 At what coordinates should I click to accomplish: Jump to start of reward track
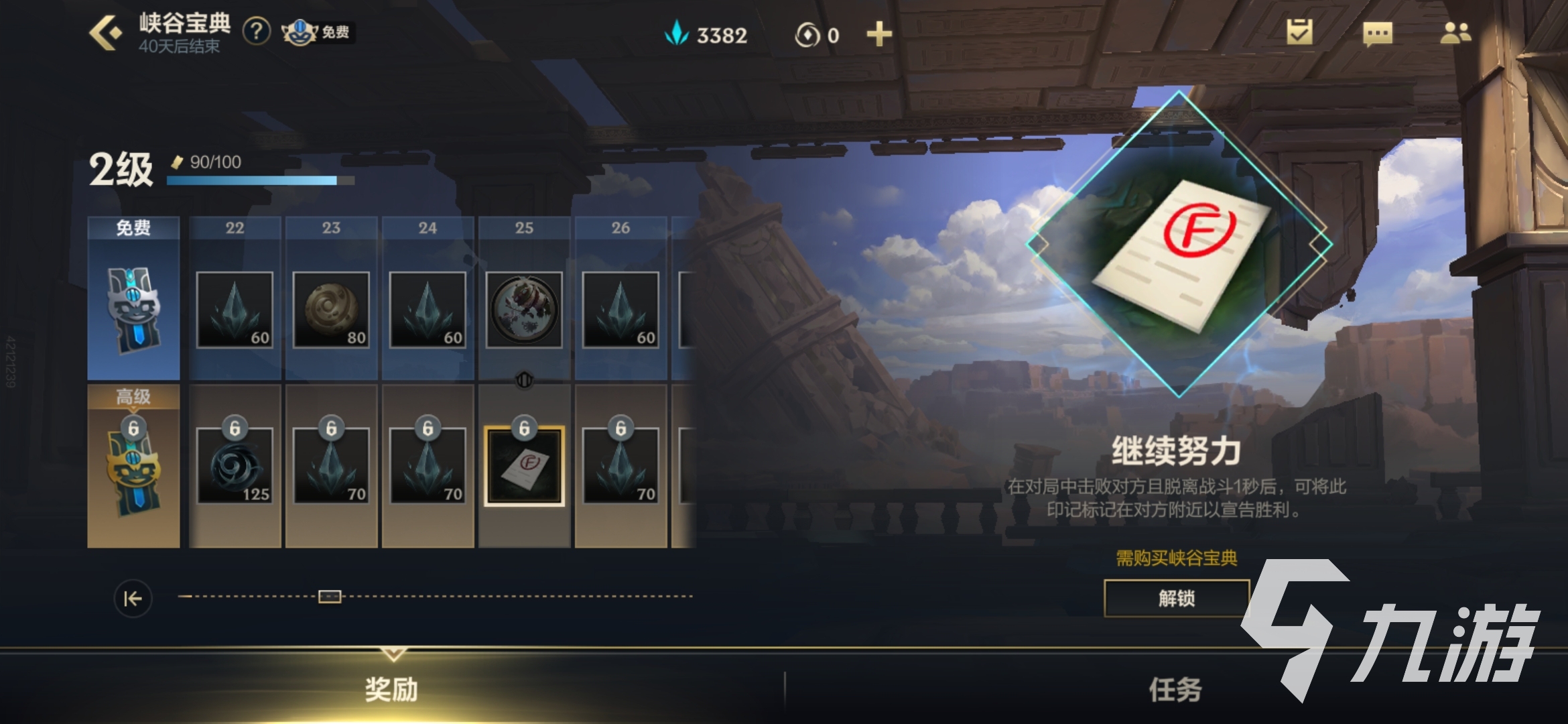pos(133,598)
